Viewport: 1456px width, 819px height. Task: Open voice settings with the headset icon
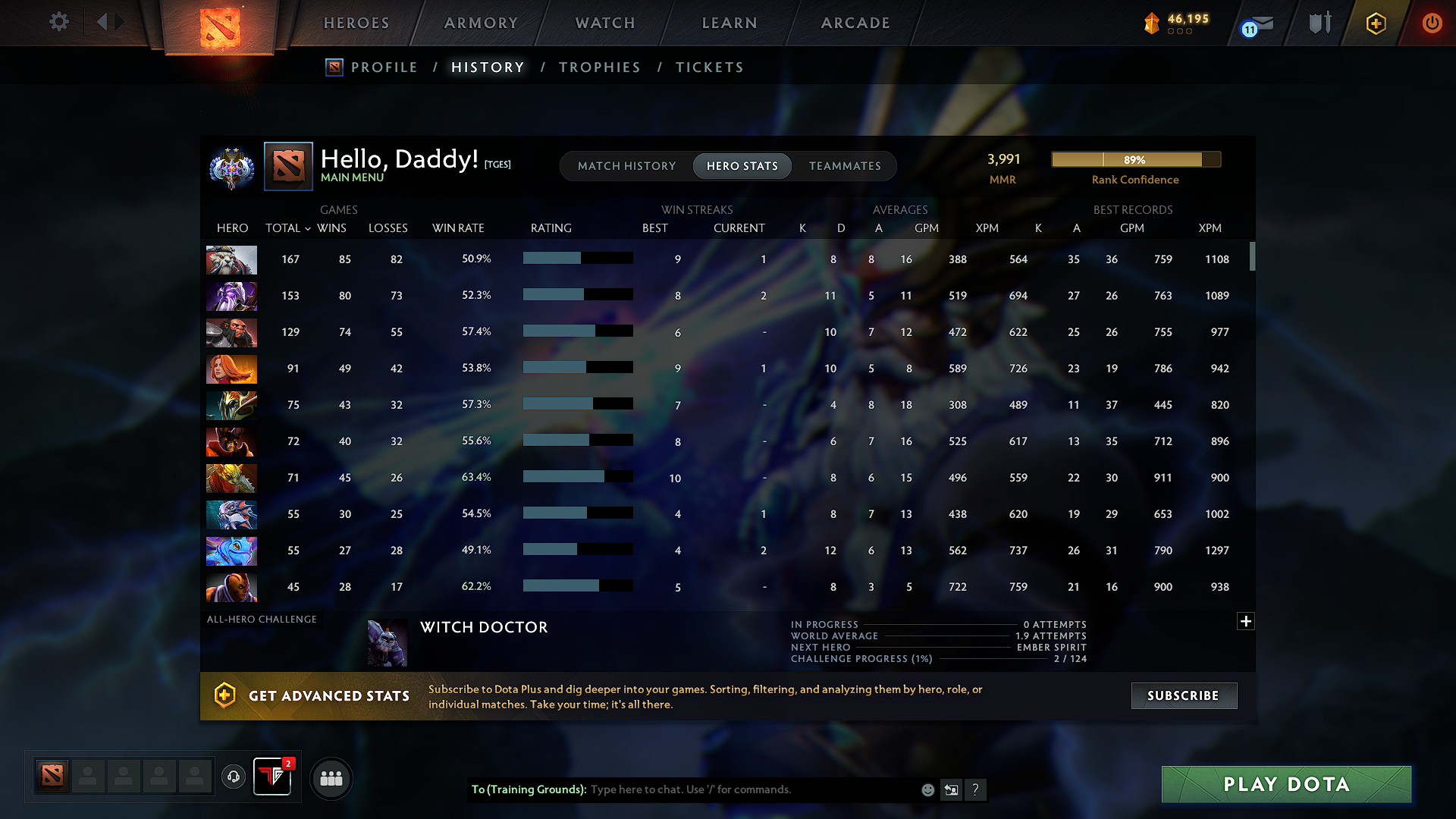[233, 777]
